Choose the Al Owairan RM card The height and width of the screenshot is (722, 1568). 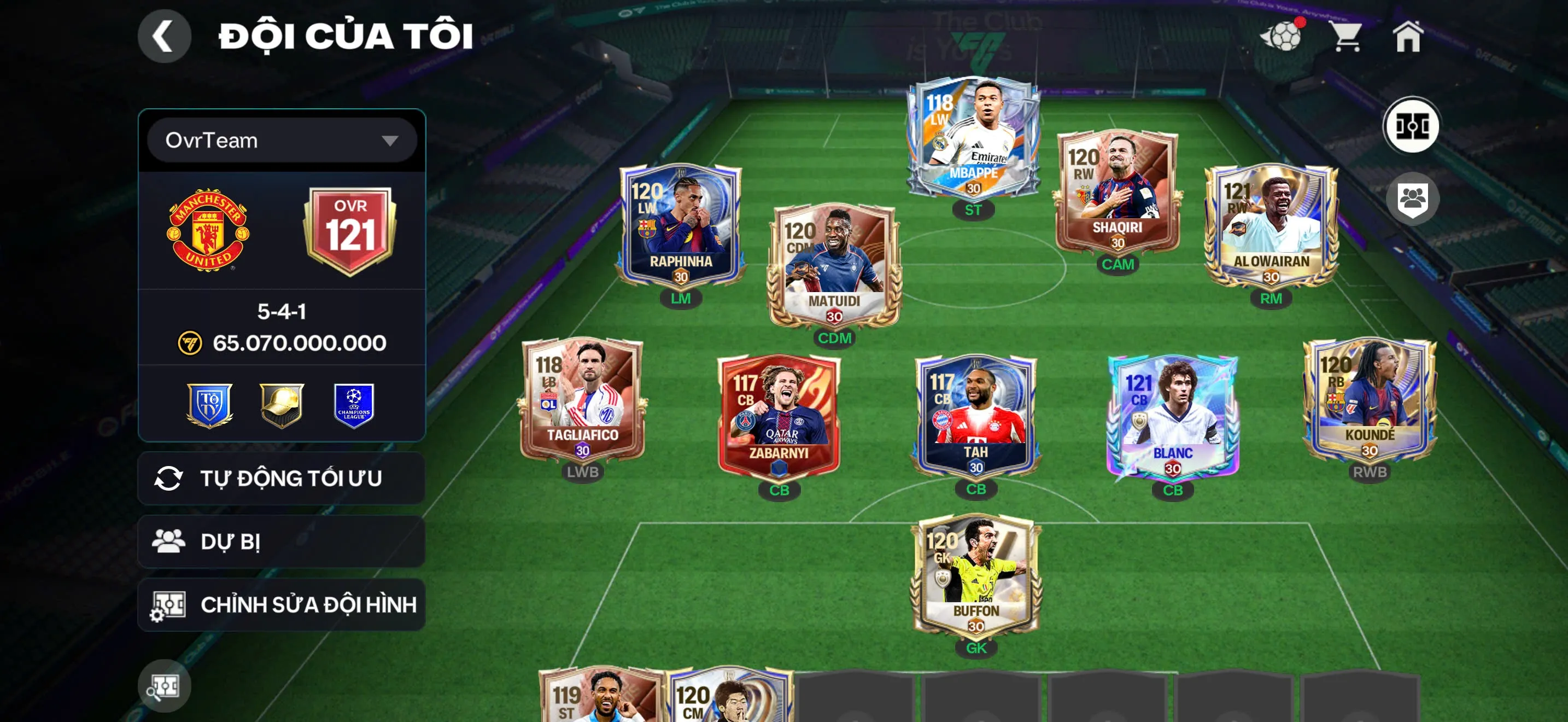1271,225
